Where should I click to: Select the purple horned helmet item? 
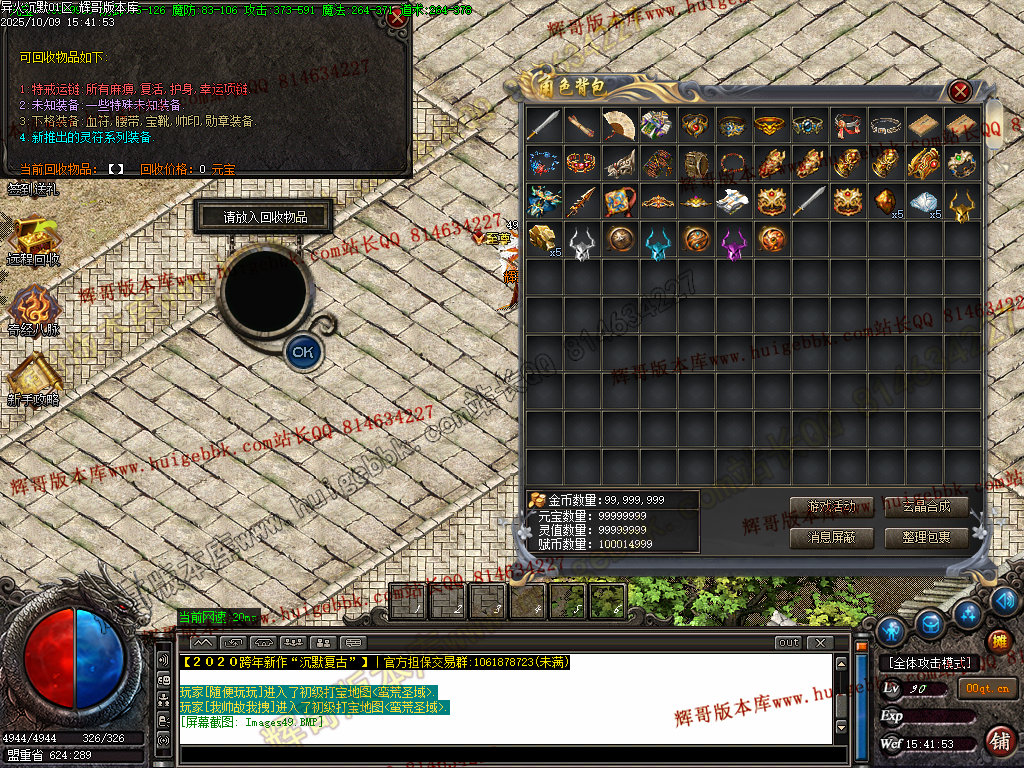pos(733,241)
